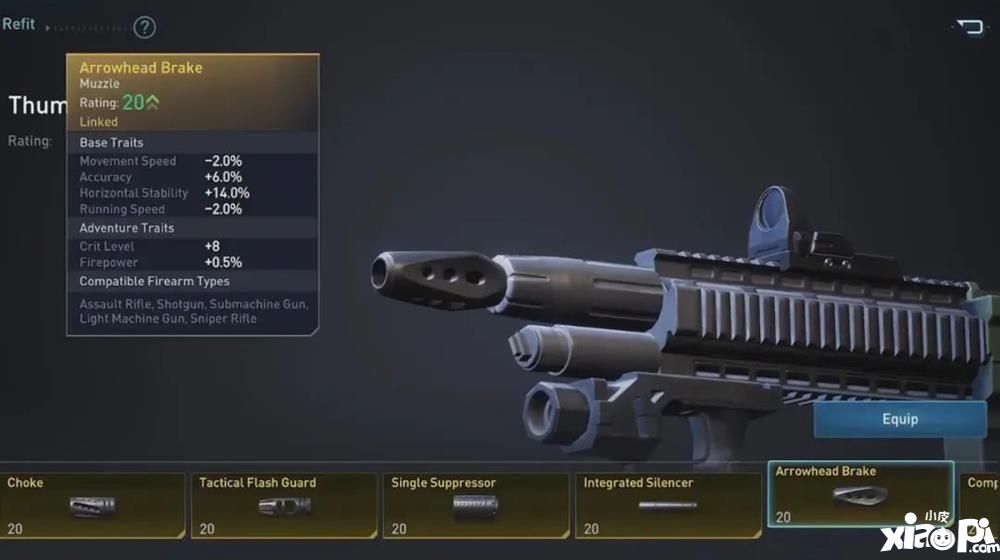This screenshot has width=1000, height=560.
Task: Equip the Arrowhead Brake muzzle
Action: [899, 419]
